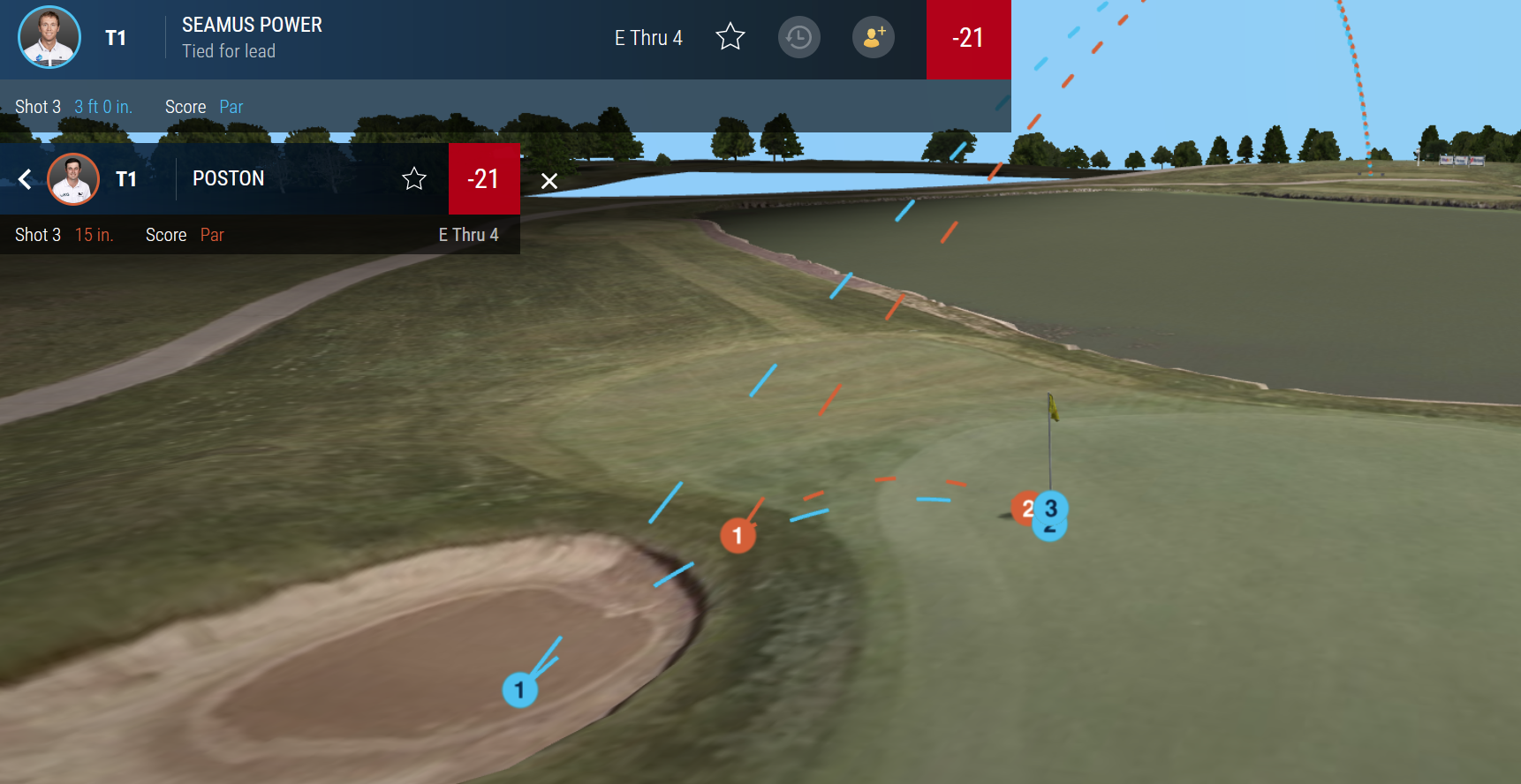Select the orange shot 1 marker
The image size is (1521, 784).
[x=738, y=535]
